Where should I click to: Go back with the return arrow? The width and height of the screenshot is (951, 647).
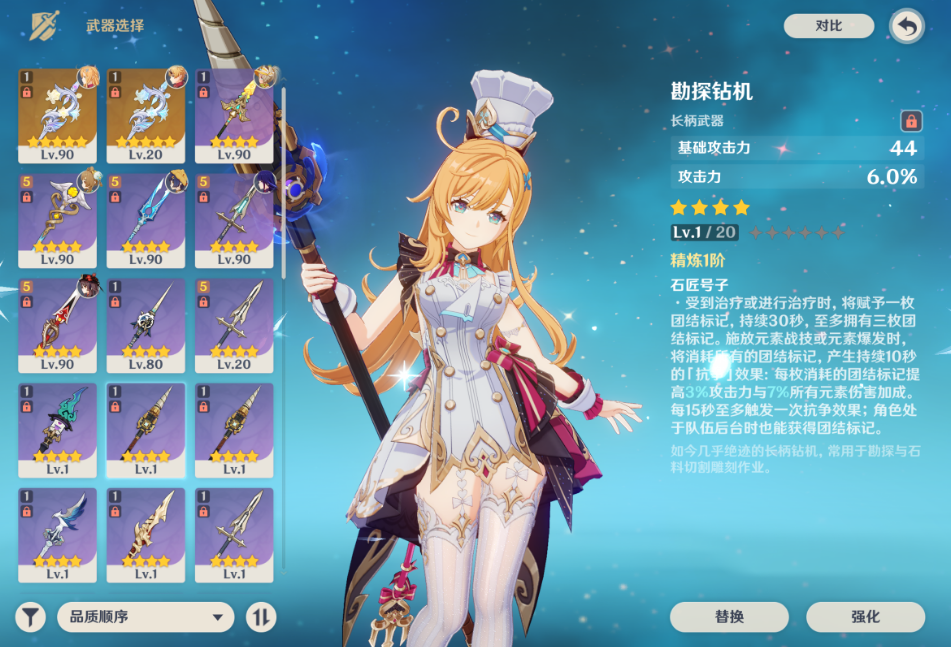click(906, 27)
